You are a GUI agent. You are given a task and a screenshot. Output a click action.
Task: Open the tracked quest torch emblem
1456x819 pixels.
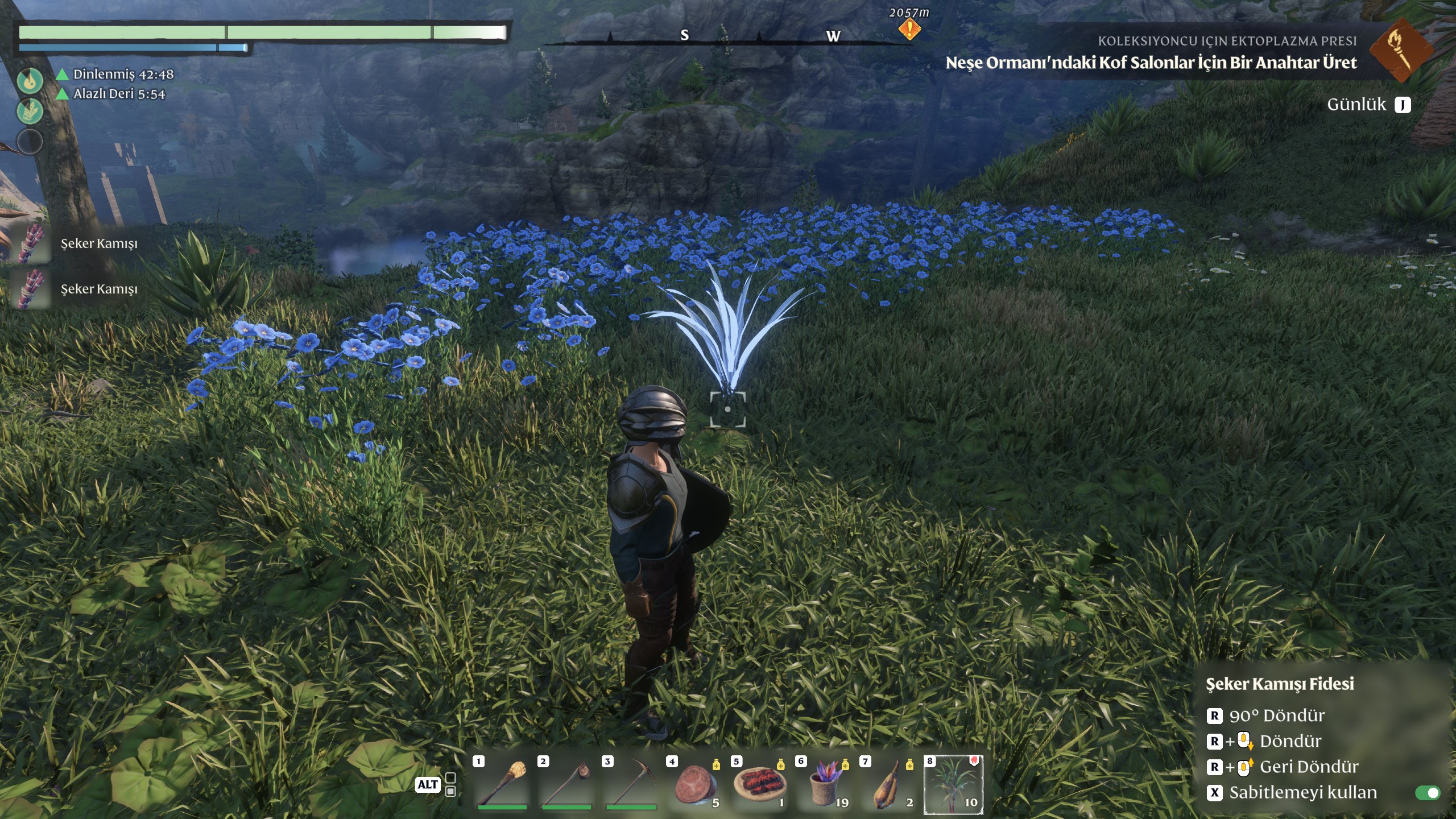pyautogui.click(x=1400, y=50)
